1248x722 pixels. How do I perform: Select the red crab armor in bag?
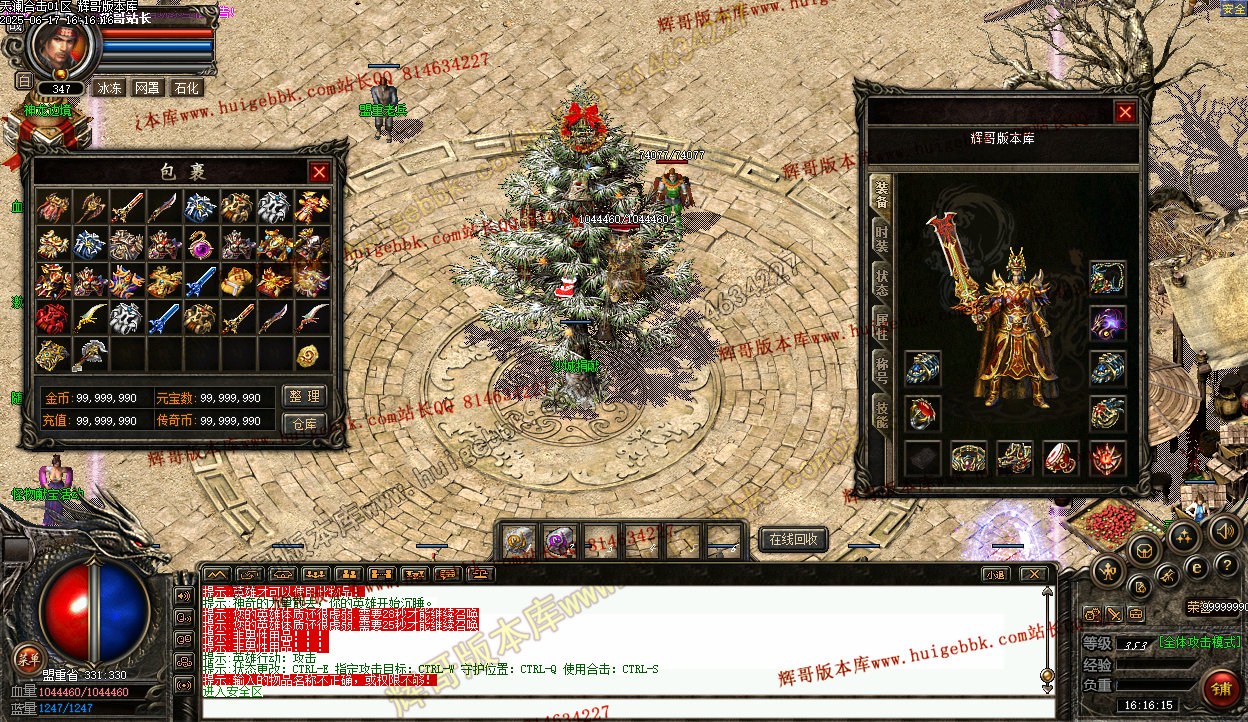click(53, 318)
